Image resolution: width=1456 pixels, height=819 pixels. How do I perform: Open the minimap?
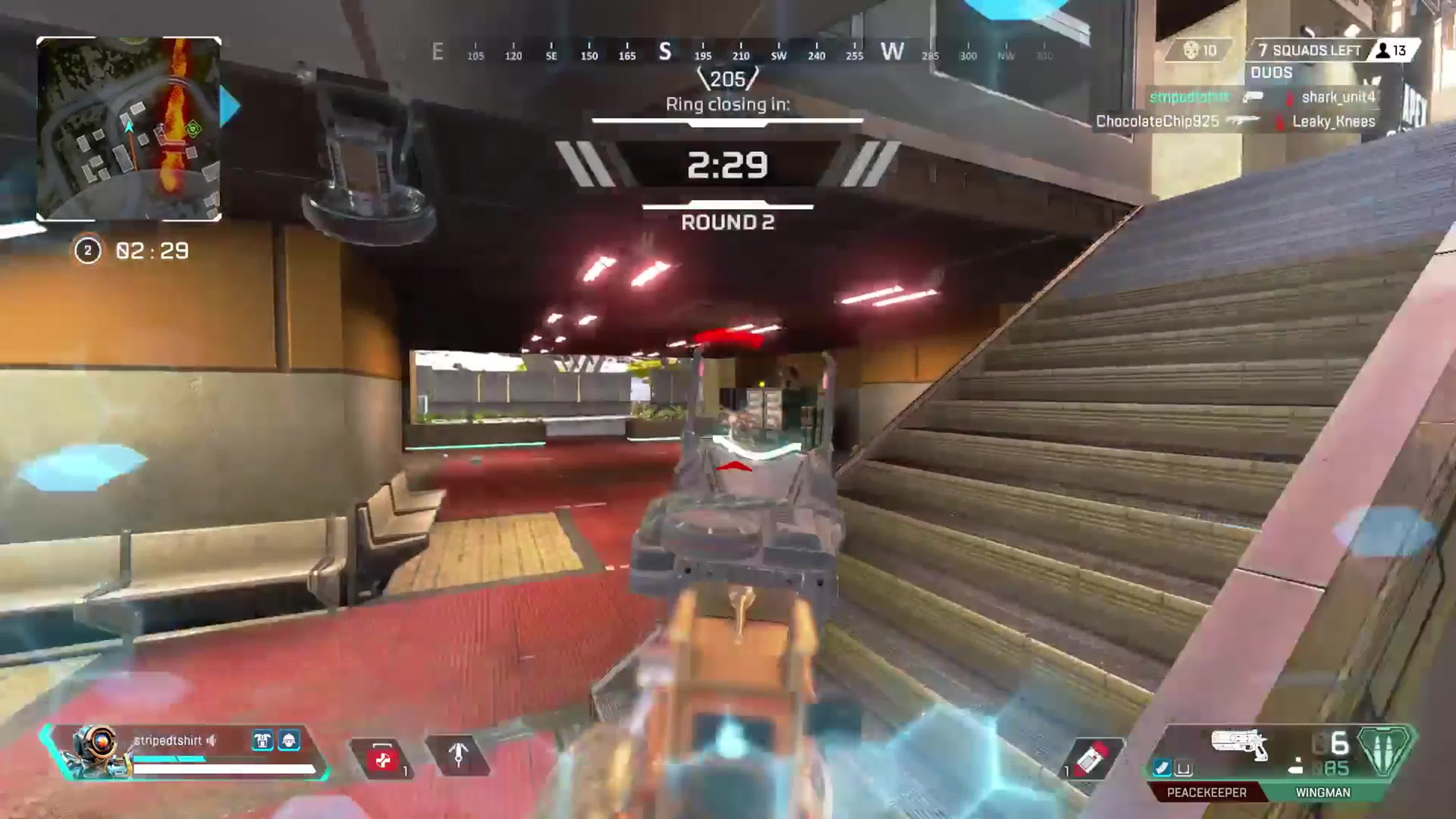pyautogui.click(x=129, y=129)
